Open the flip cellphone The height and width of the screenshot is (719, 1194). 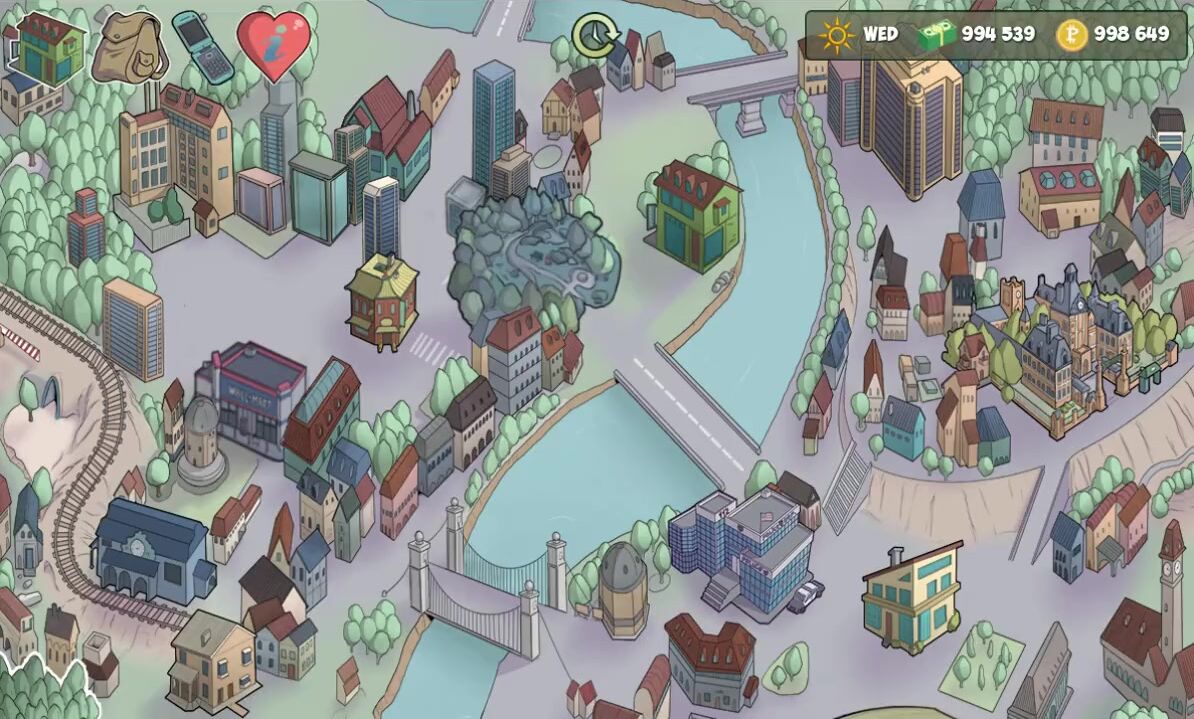pyautogui.click(x=203, y=46)
